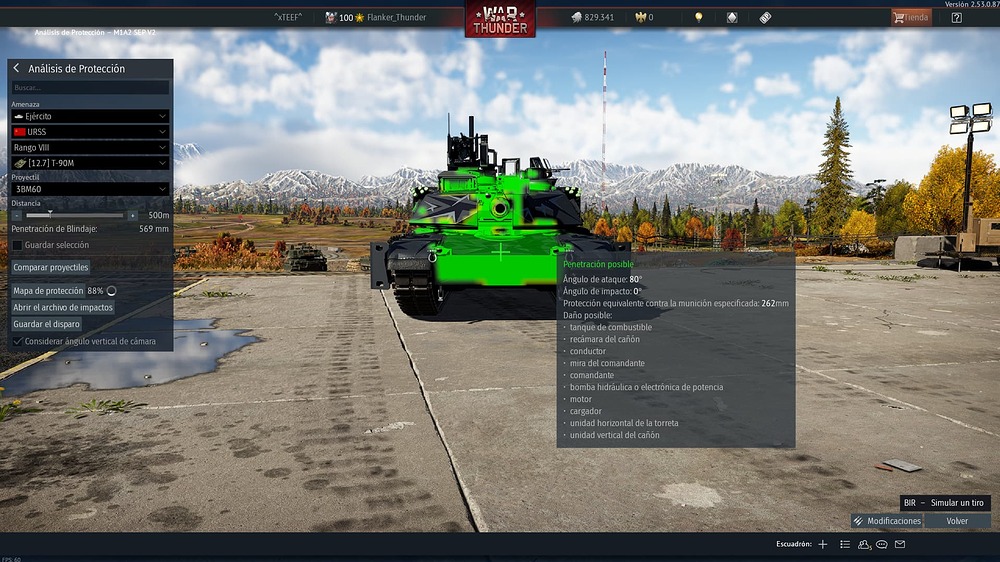Open Abrir el archivo de impactos

tap(63, 308)
